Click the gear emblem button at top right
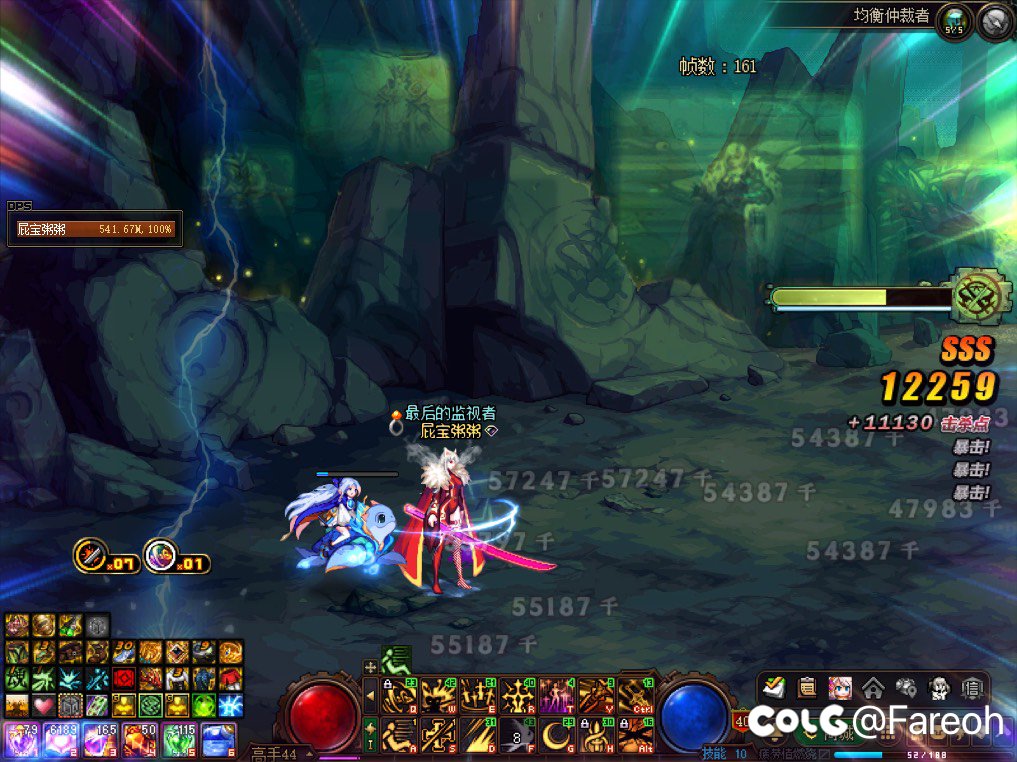Viewport: 1017px width, 762px height. pos(993,20)
